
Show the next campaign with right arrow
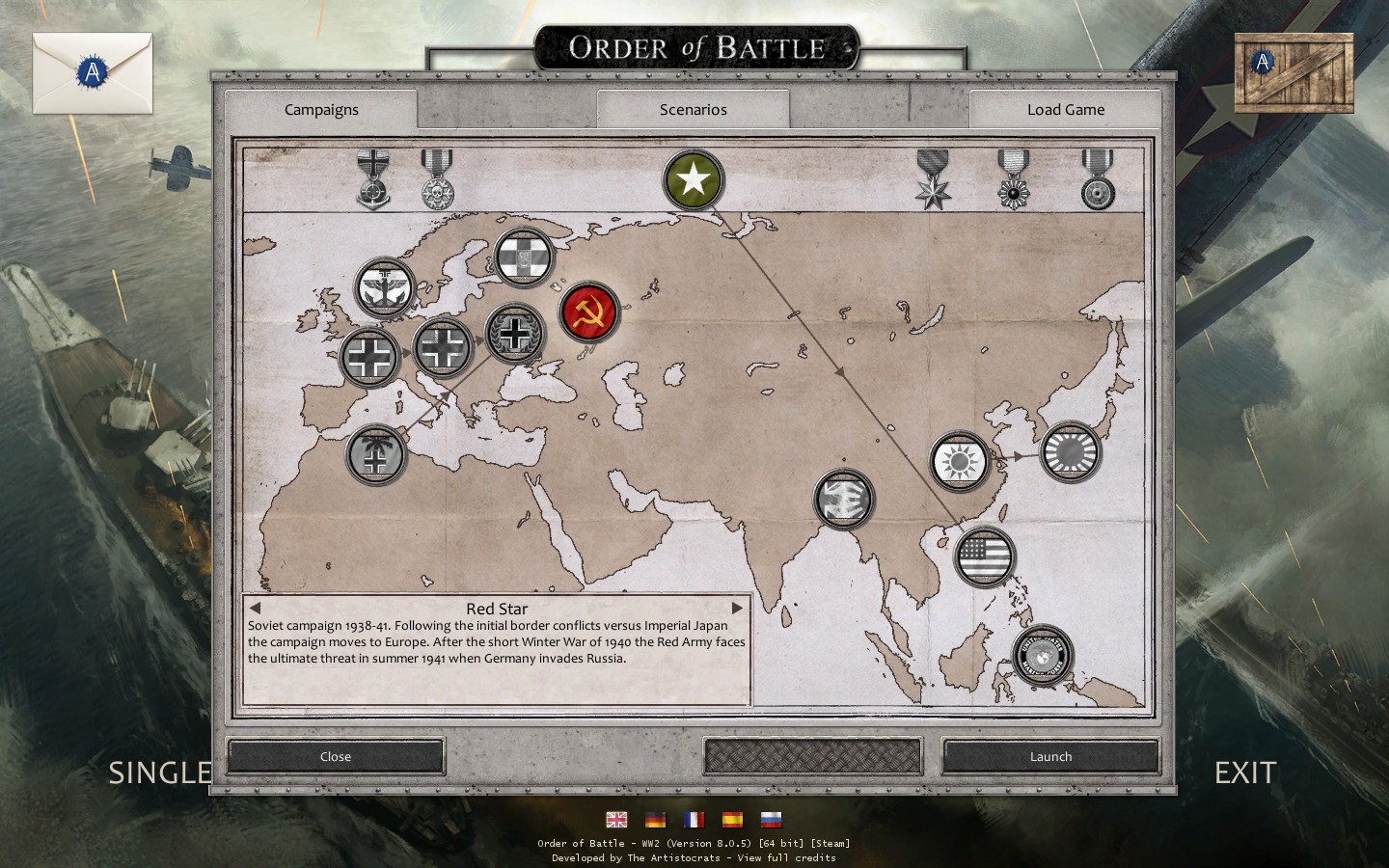point(737,609)
